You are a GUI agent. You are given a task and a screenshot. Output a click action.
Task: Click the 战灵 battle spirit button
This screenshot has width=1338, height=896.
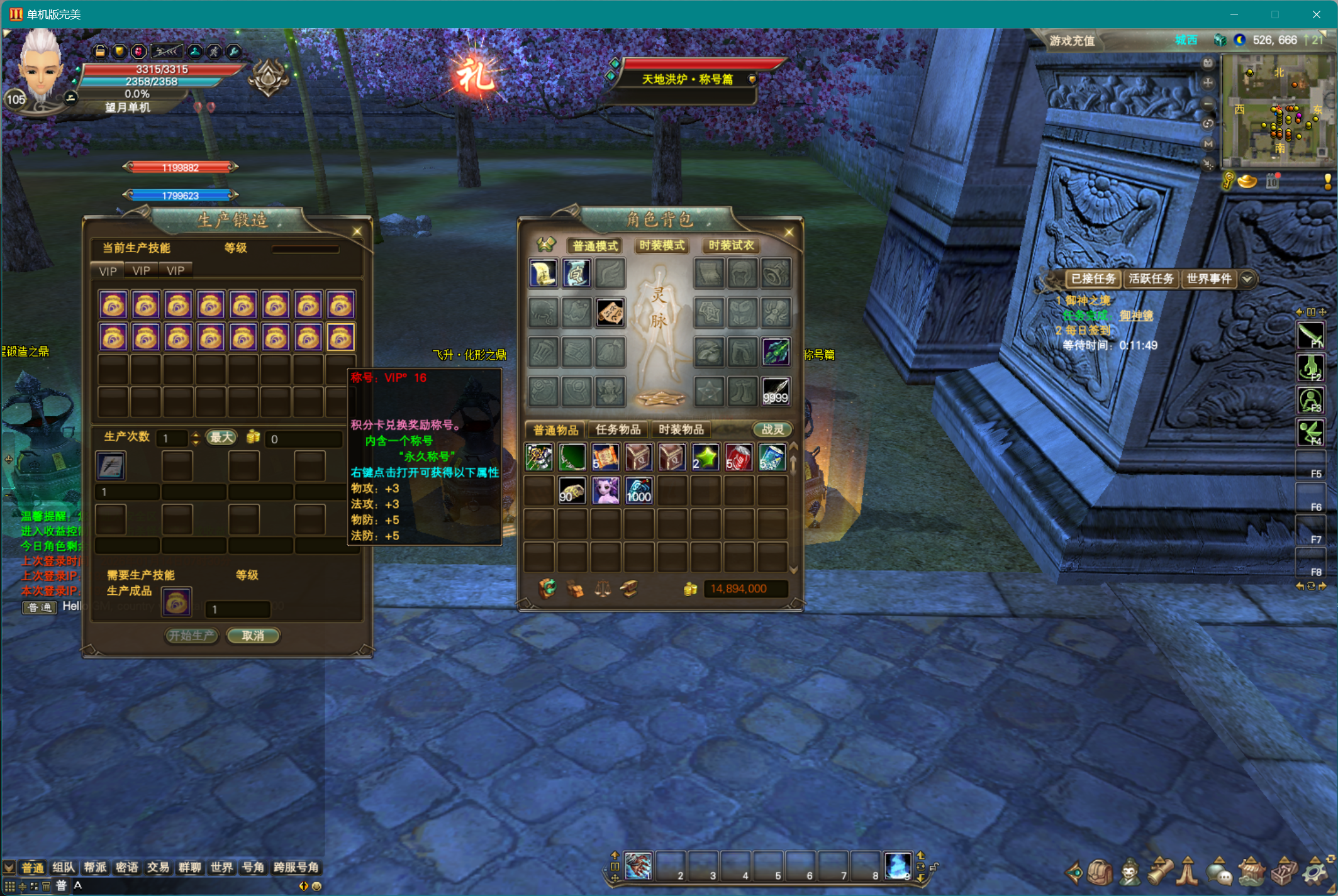click(772, 429)
